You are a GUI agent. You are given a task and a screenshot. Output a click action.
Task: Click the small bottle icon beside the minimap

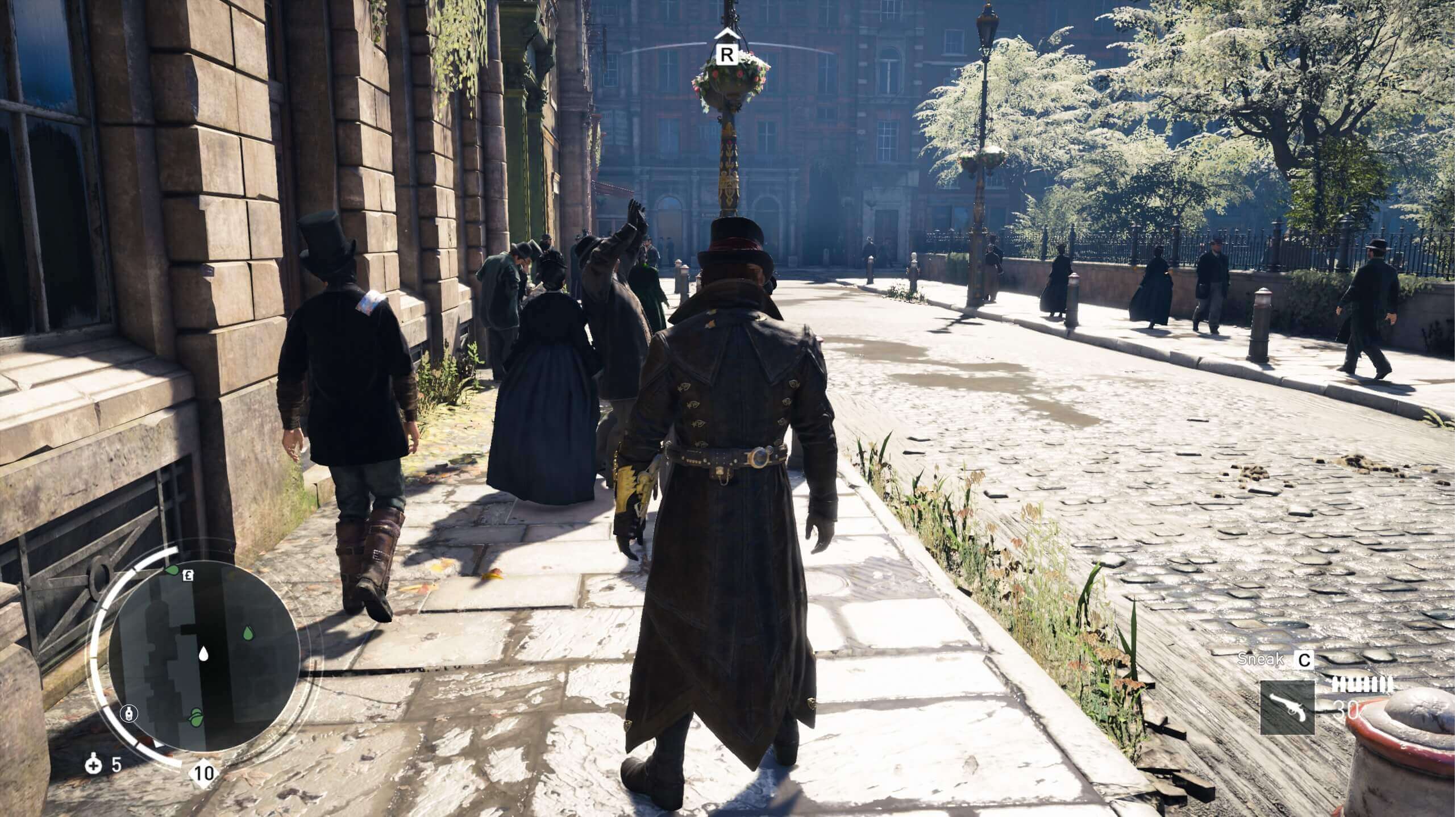[130, 714]
